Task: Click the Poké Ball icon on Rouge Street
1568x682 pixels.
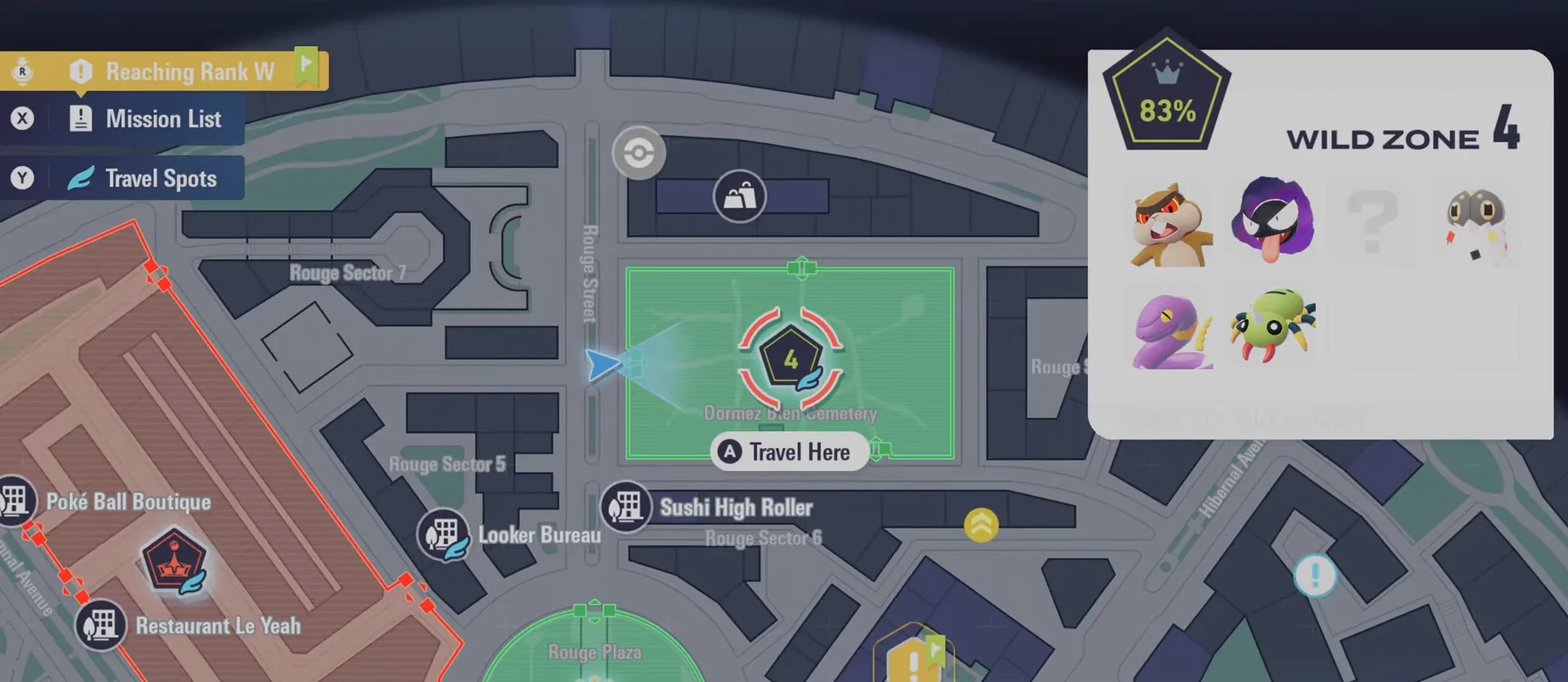Action: coord(636,152)
